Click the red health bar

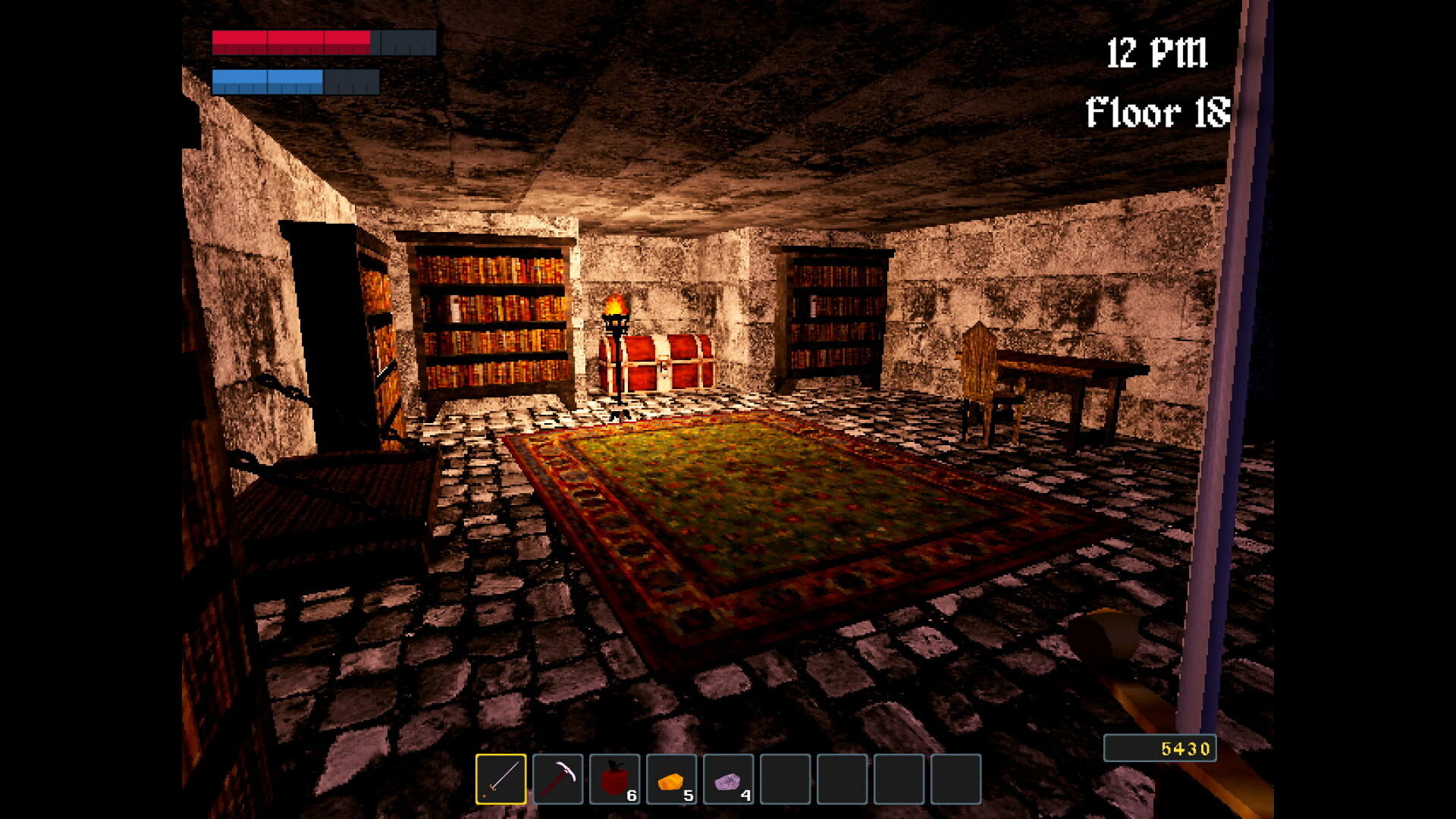coord(292,42)
